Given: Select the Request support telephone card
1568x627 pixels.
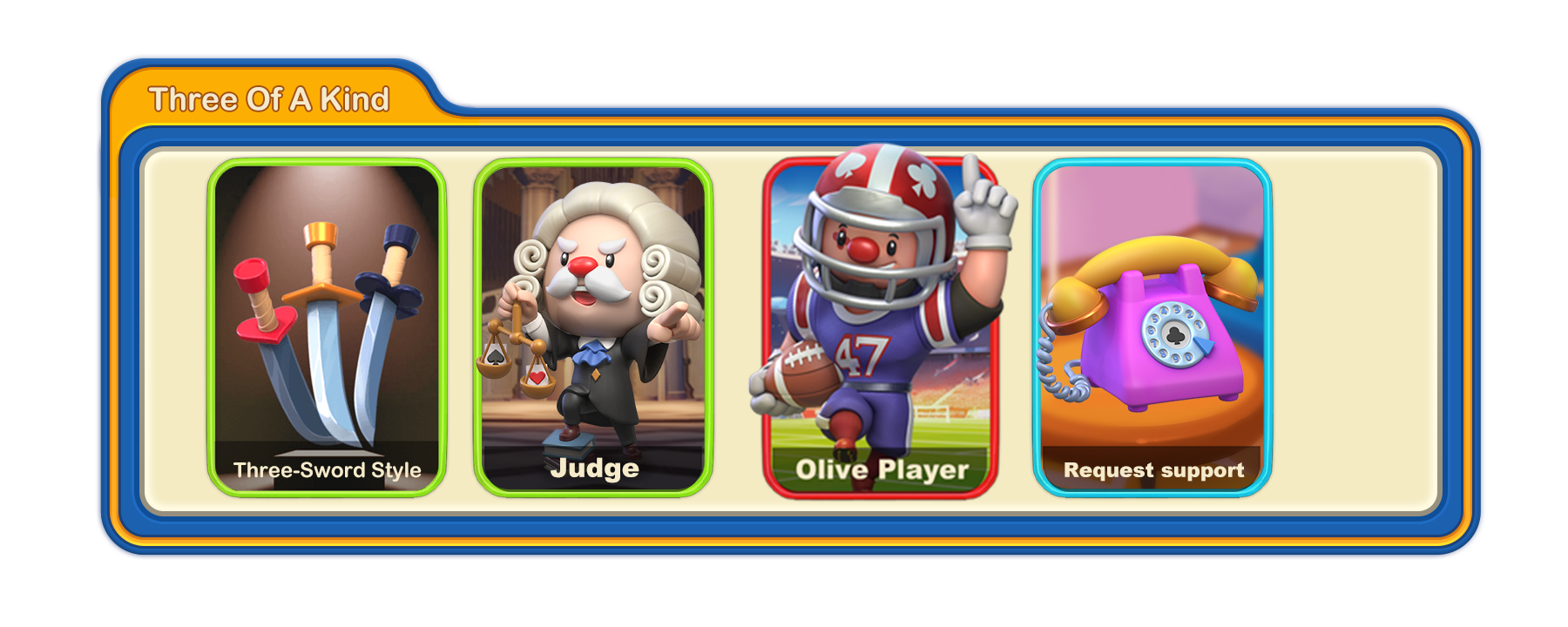Looking at the screenshot, I should pyautogui.click(x=1152, y=328).
